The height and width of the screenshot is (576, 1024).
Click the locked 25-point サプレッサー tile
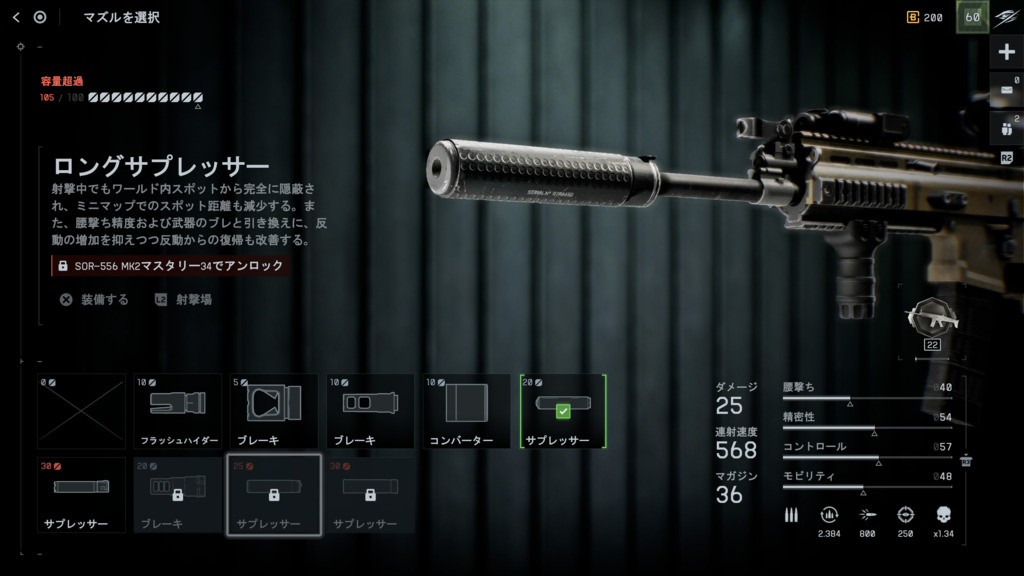tap(274, 495)
